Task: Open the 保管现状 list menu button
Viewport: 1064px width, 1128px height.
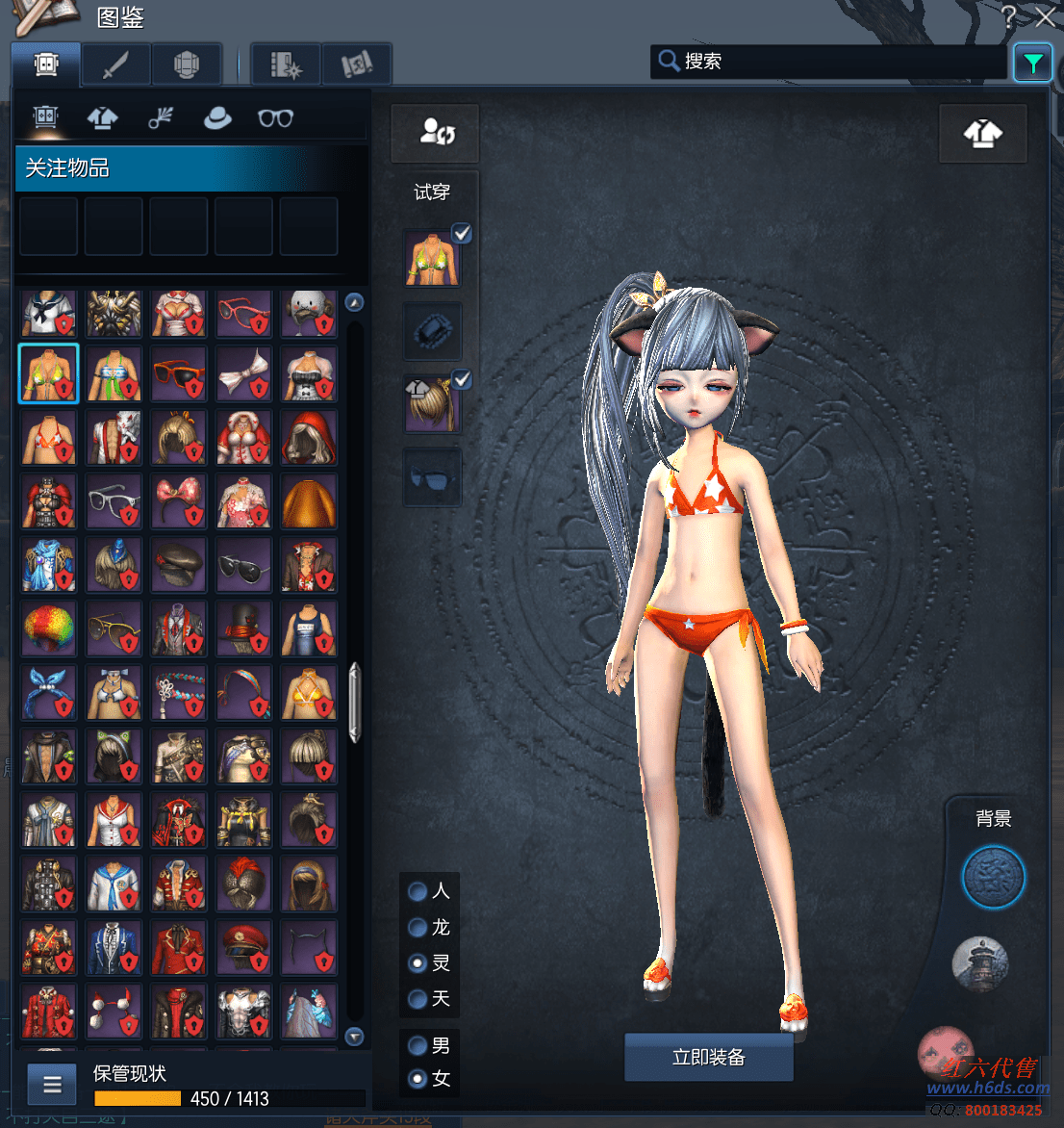Action: (x=52, y=1085)
